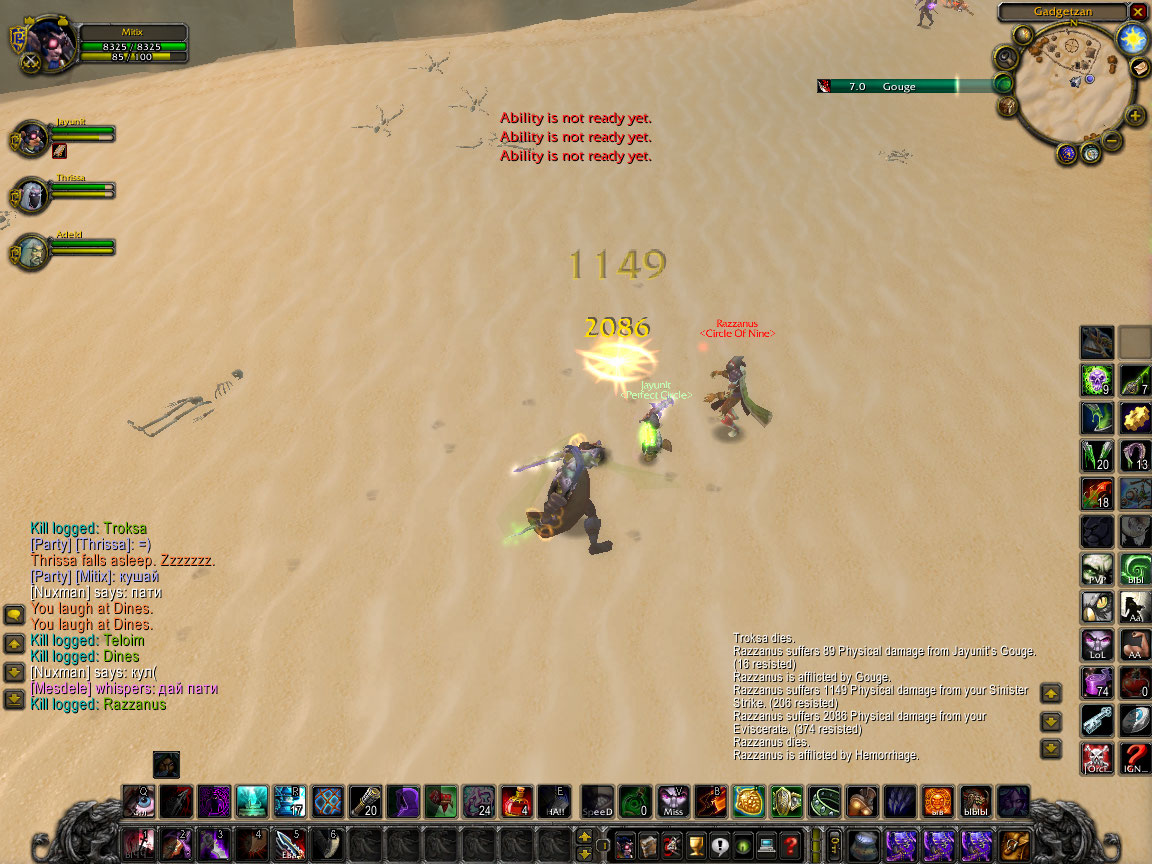The width and height of the screenshot is (1152, 864).
Task: Click the LoL macro button
Action: 1097,644
